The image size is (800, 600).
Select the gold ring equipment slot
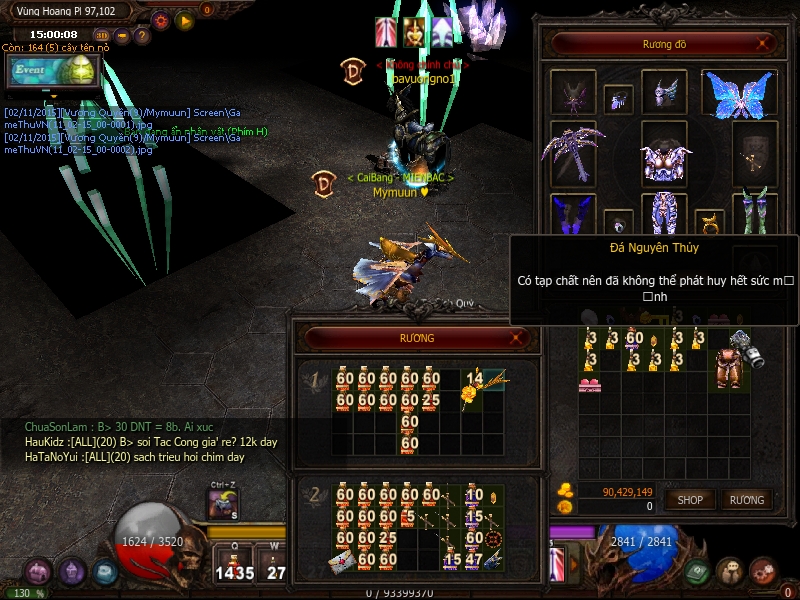pos(708,220)
